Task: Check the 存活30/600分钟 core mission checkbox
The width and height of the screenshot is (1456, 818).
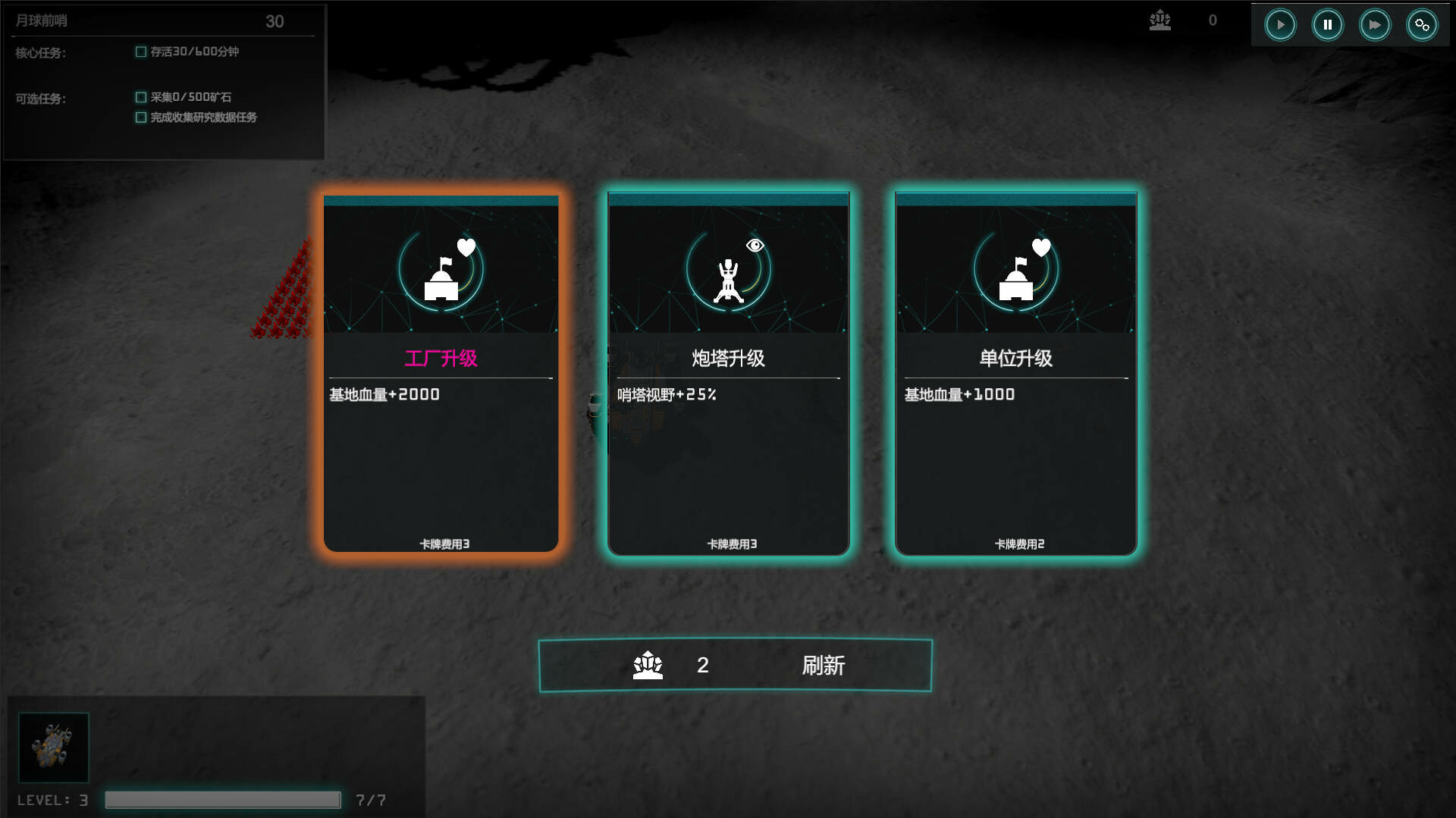Action: [x=141, y=52]
